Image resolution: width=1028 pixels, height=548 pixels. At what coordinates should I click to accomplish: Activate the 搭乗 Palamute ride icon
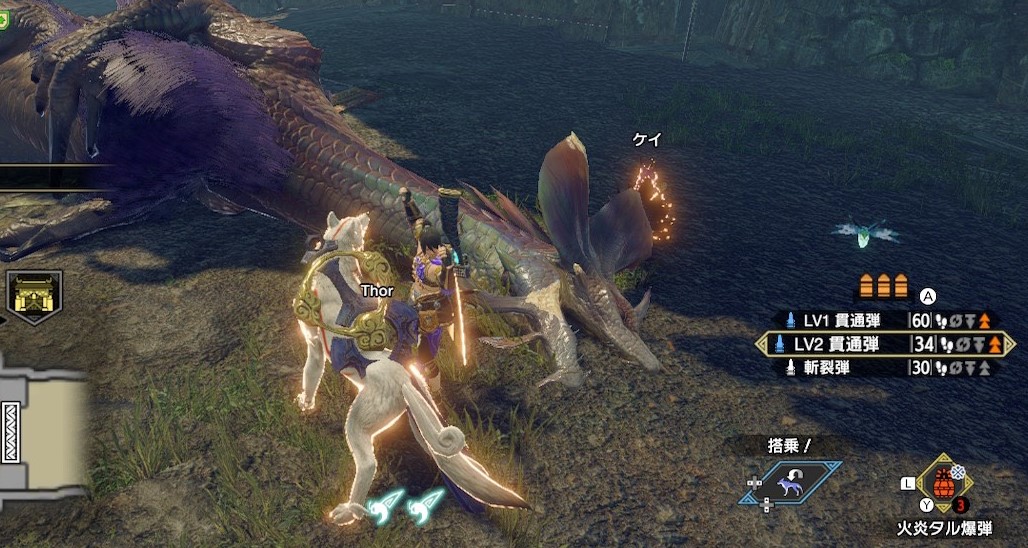[x=791, y=483]
